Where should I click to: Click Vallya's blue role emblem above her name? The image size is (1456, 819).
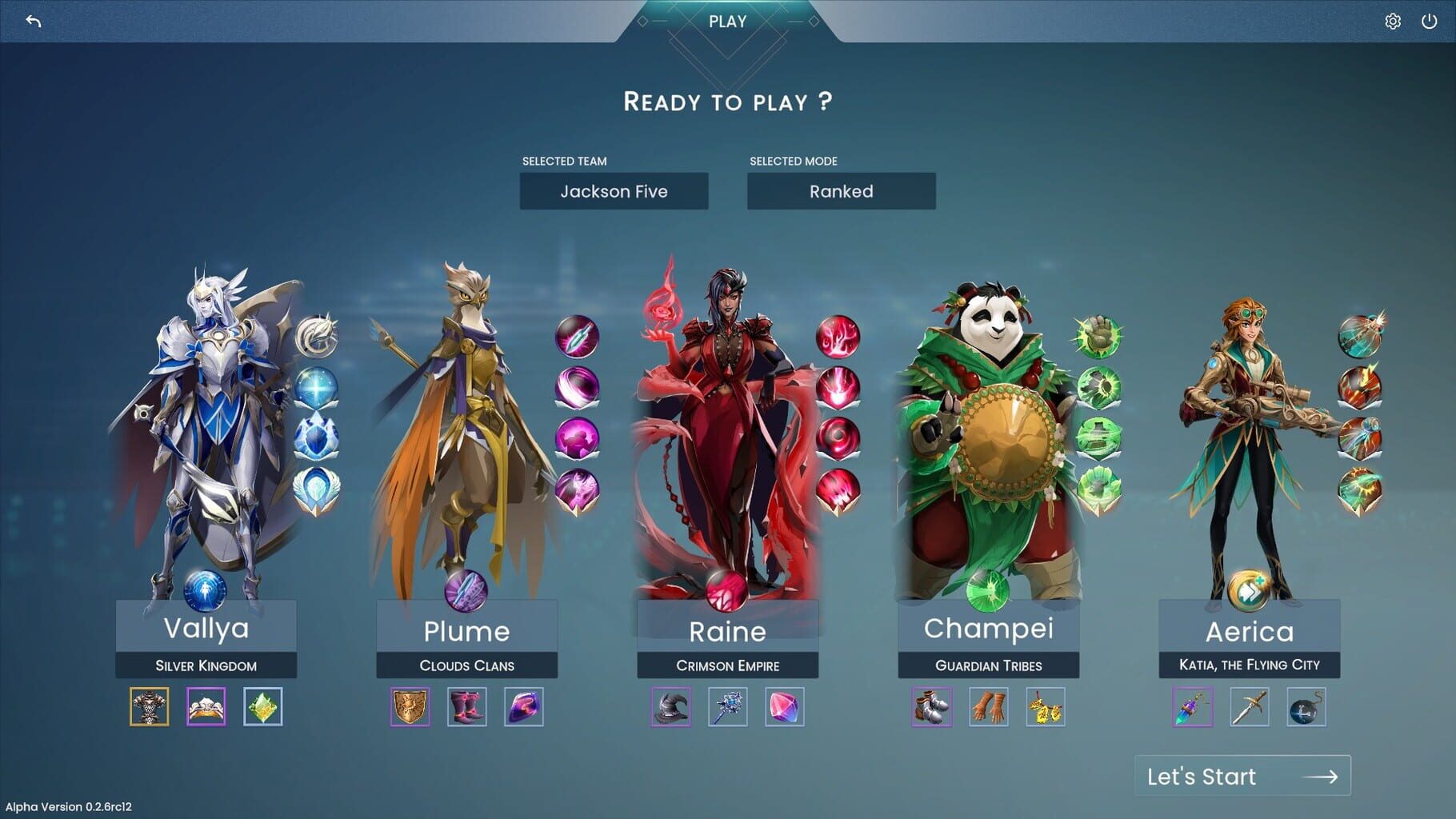(x=206, y=592)
